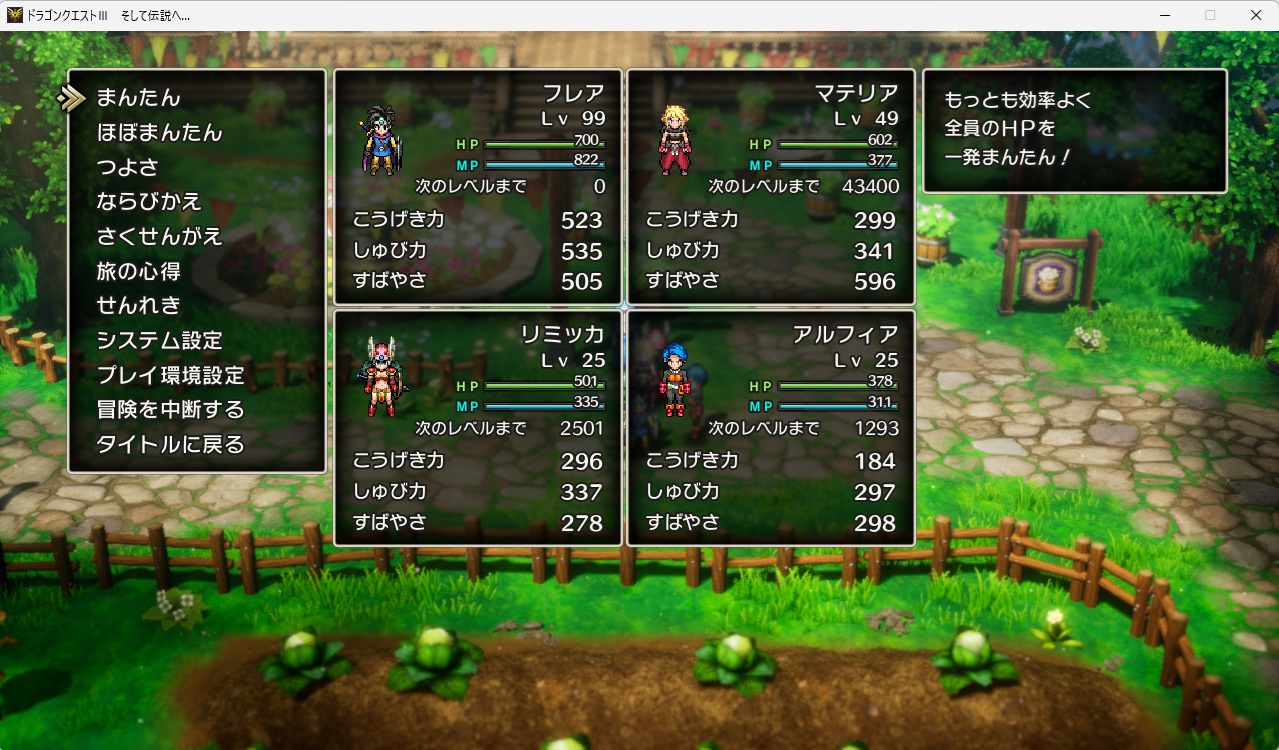
Task: Choose the ほぼまんたん menu entry
Action: point(159,133)
